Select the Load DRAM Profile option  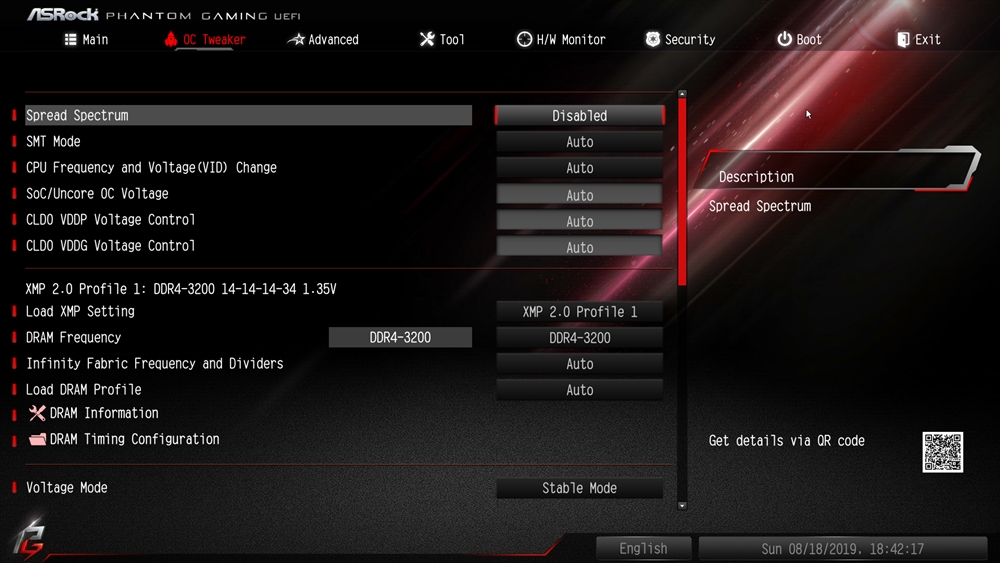(x=84, y=390)
